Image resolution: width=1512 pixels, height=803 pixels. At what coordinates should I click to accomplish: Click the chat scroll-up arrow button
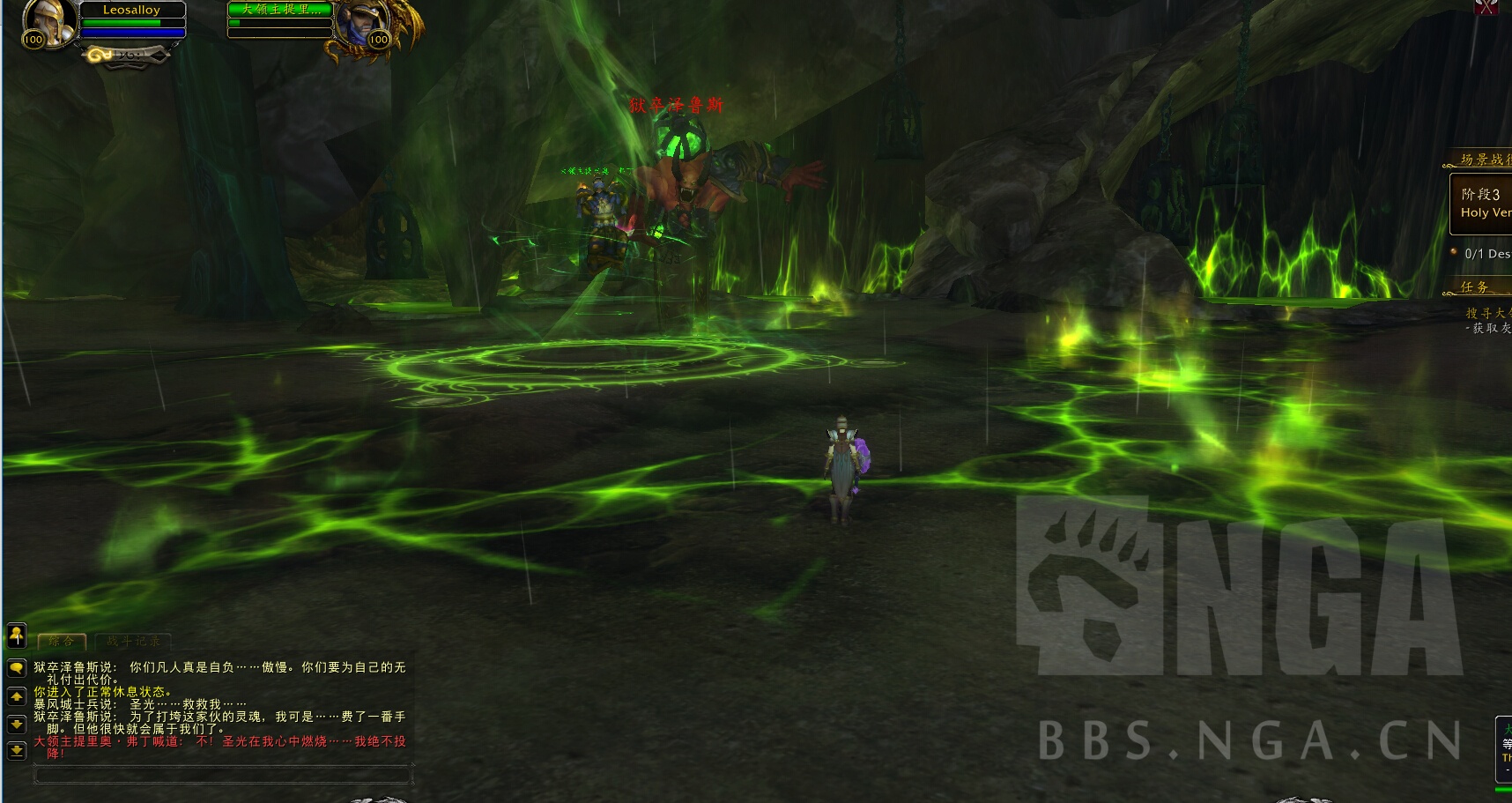point(17,696)
